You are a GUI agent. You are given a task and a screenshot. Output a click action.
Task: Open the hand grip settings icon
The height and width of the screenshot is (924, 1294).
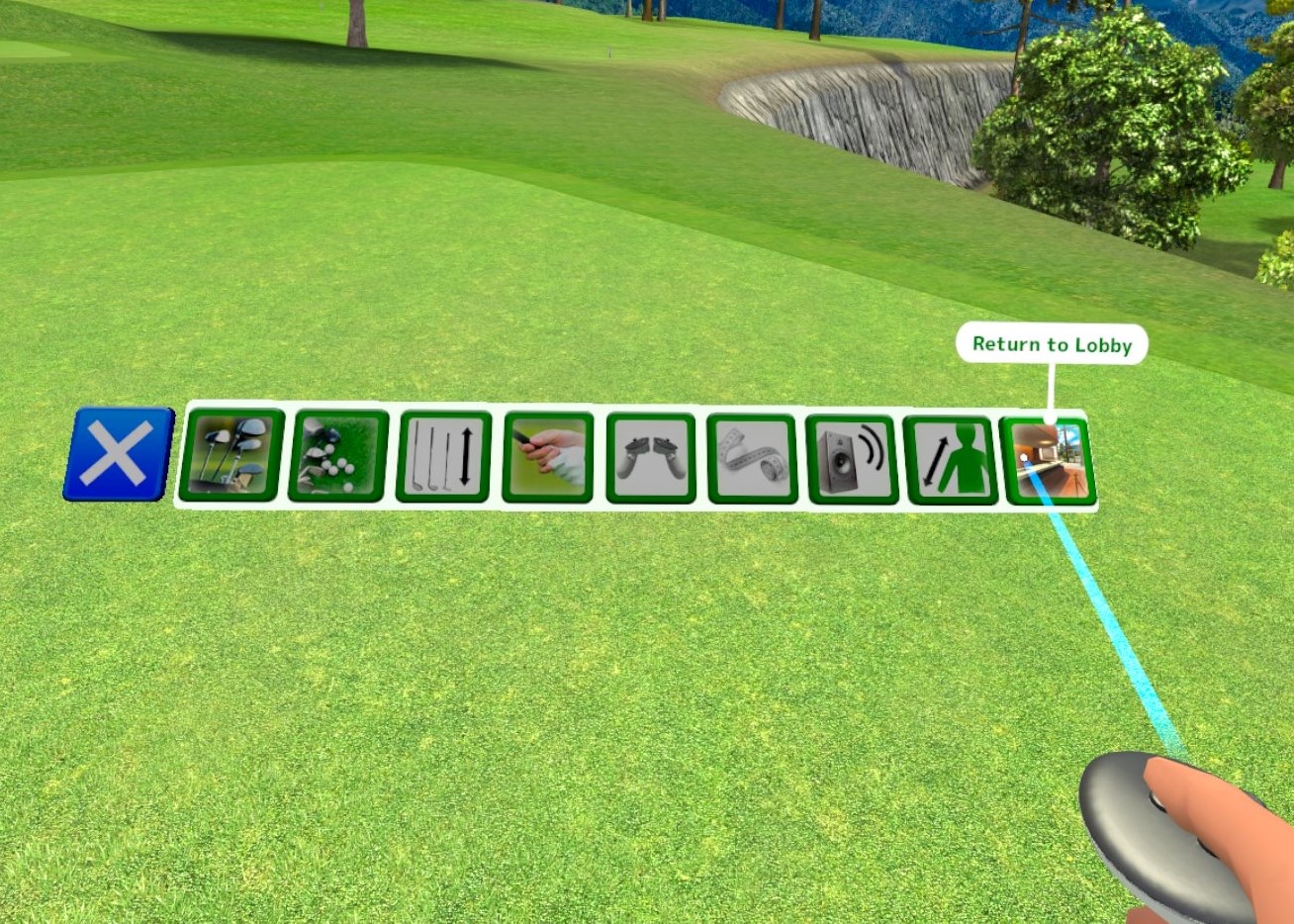tap(548, 457)
